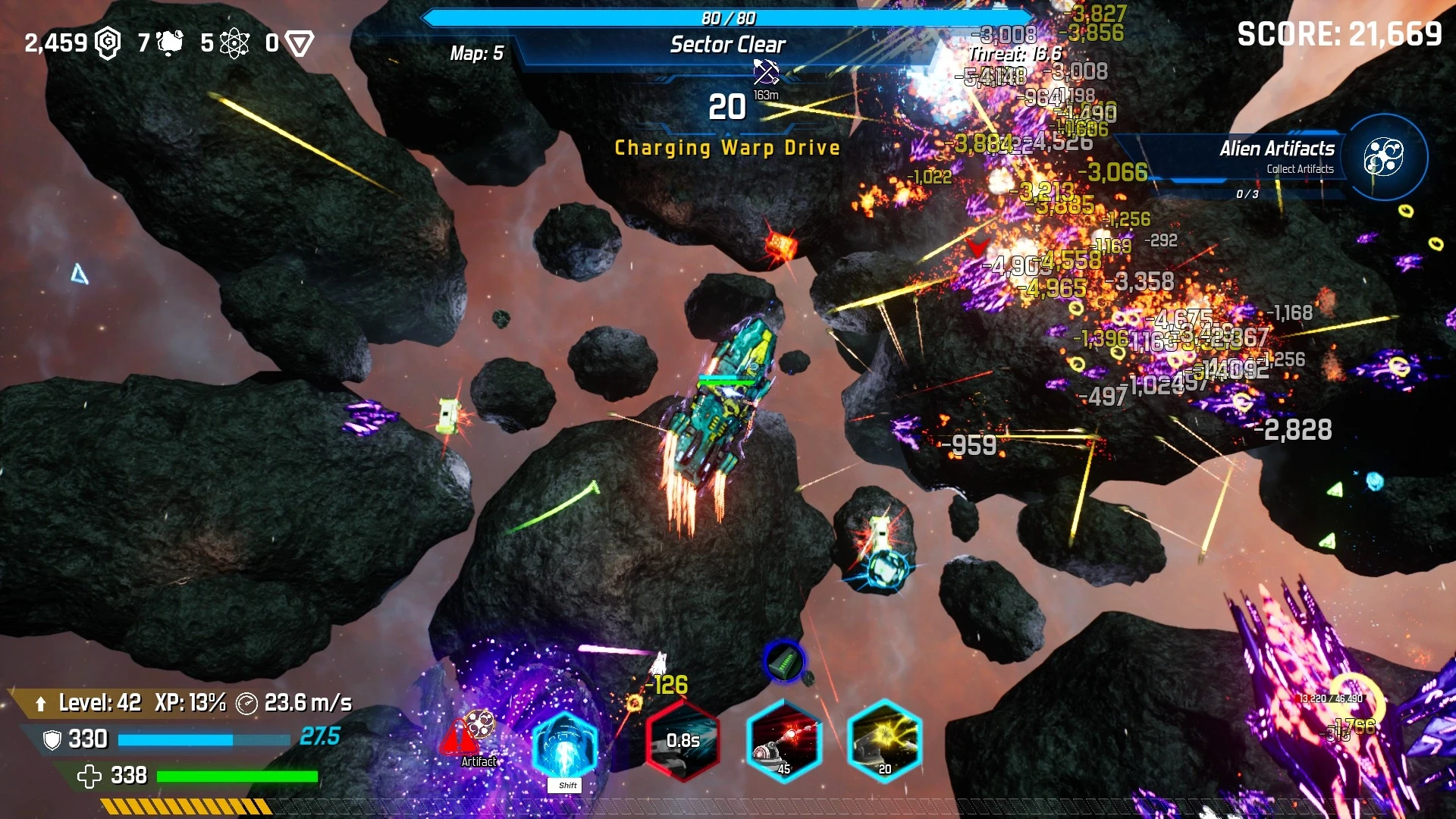The image size is (1456, 819).
Task: Open the Alien Artifacts objective tracker
Action: [1383, 157]
